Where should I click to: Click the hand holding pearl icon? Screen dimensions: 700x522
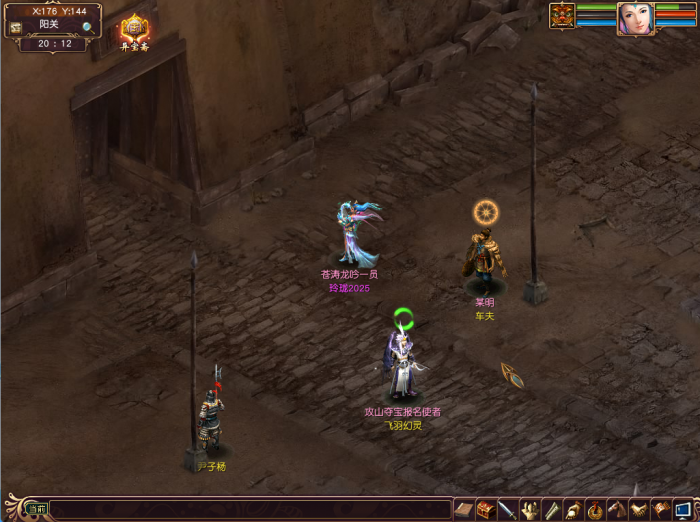point(573,509)
